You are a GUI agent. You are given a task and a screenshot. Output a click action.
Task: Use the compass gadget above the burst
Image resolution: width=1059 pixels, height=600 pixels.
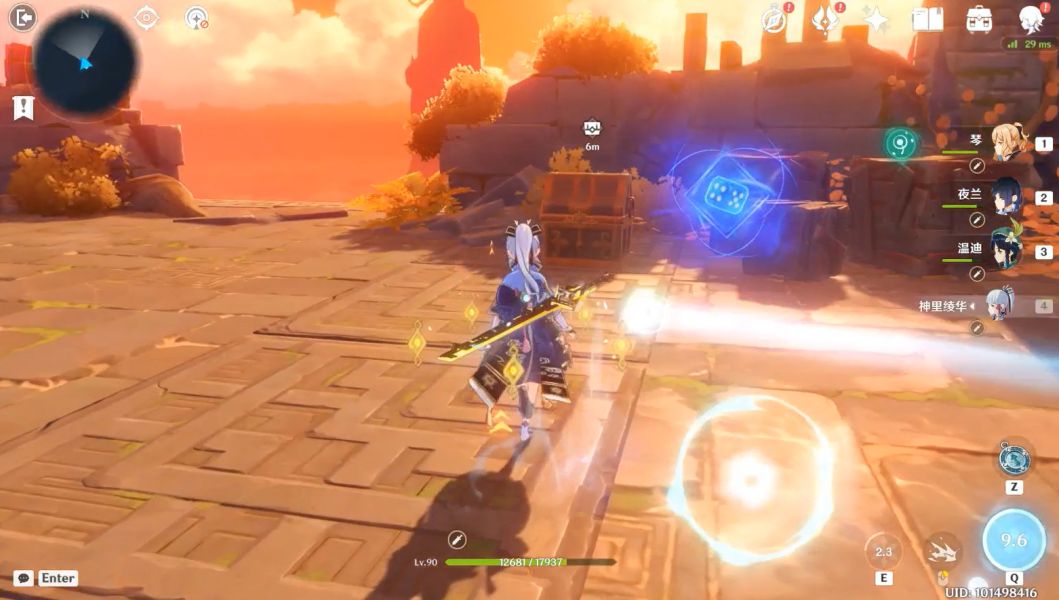[1014, 460]
